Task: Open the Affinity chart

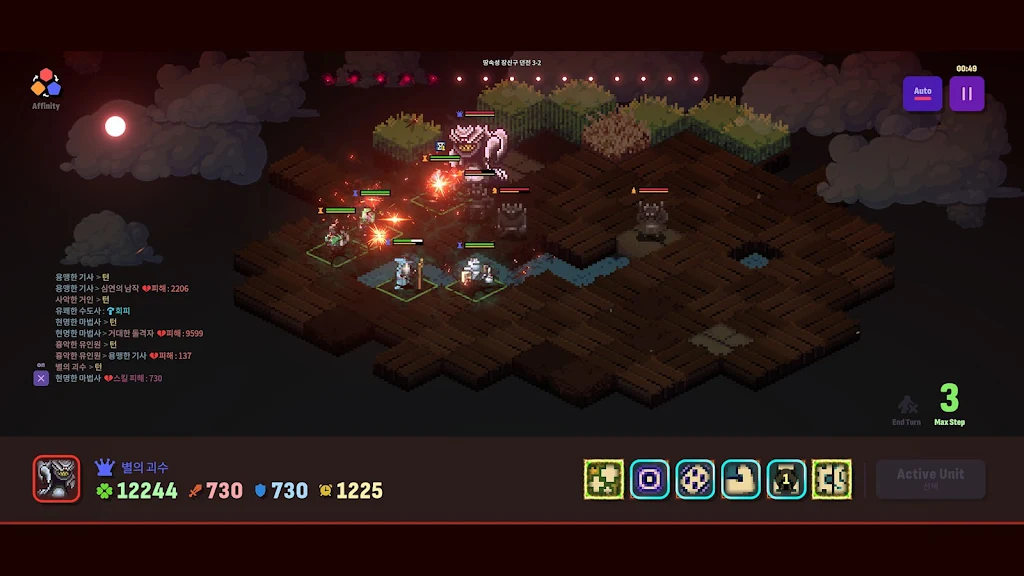Action: [46, 88]
